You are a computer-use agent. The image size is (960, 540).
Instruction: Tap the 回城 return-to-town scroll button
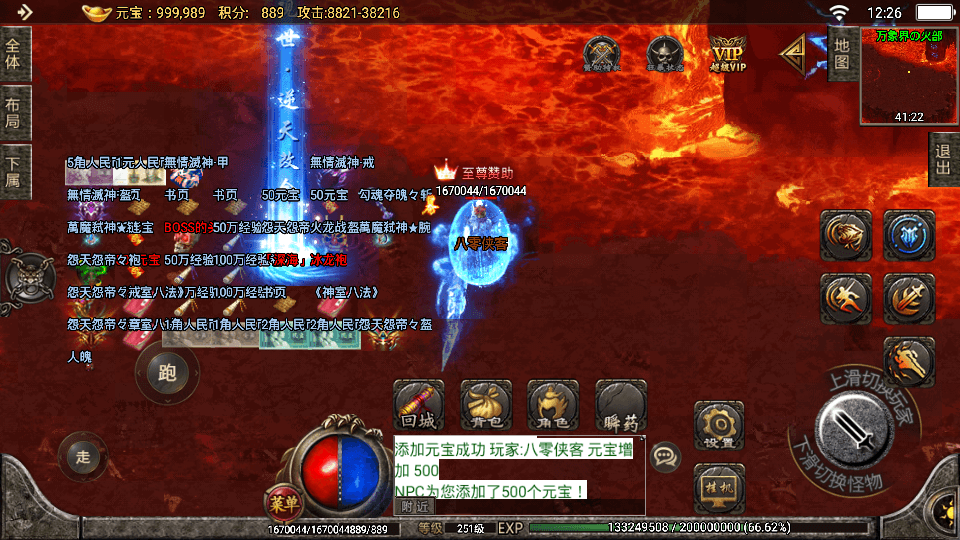pos(419,405)
